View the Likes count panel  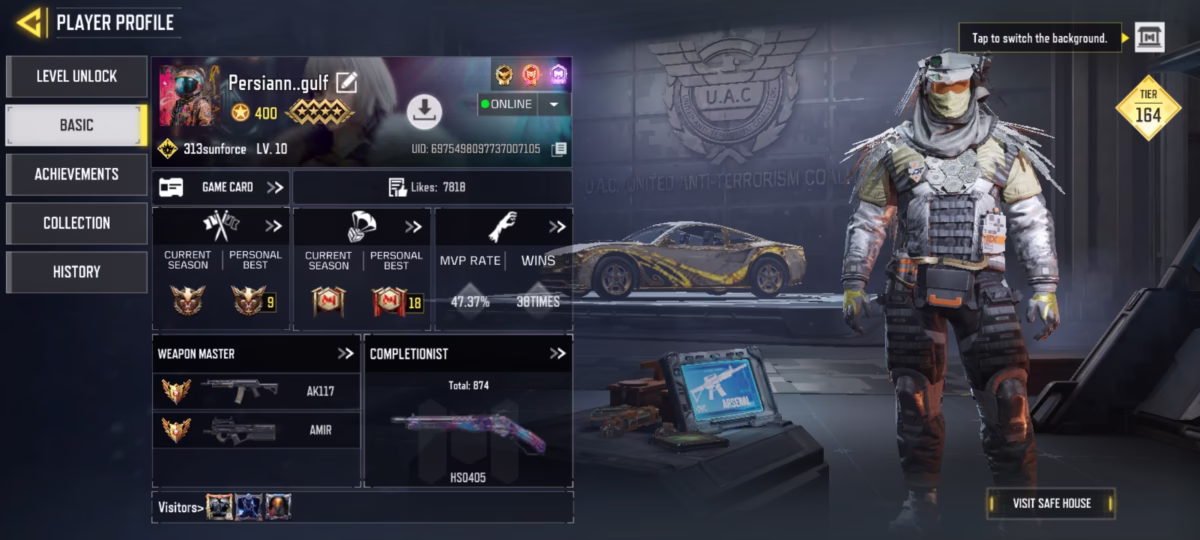[432, 187]
